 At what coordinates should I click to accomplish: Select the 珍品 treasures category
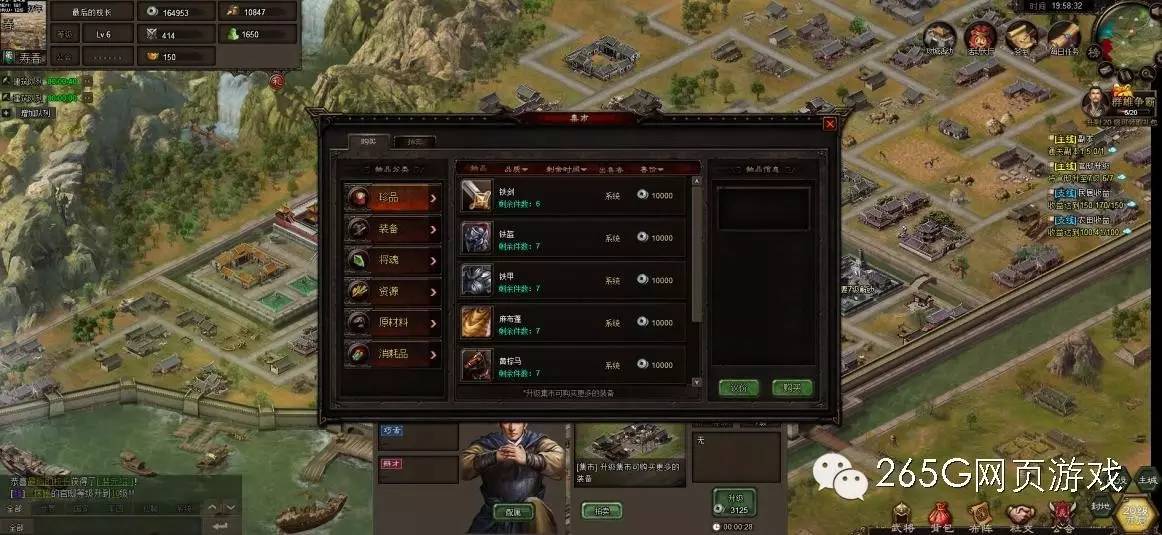tap(393, 198)
